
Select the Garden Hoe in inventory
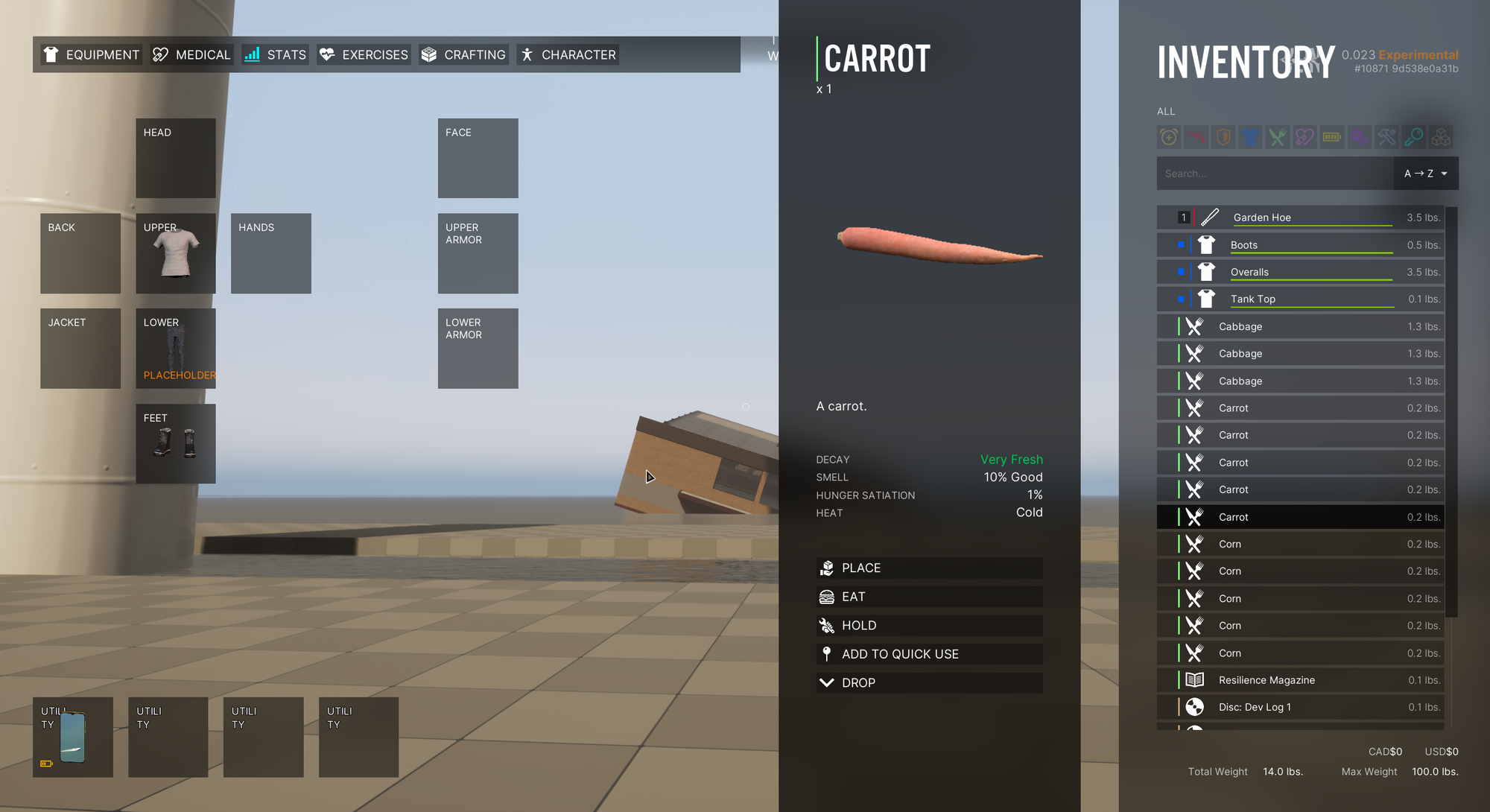pos(1300,218)
